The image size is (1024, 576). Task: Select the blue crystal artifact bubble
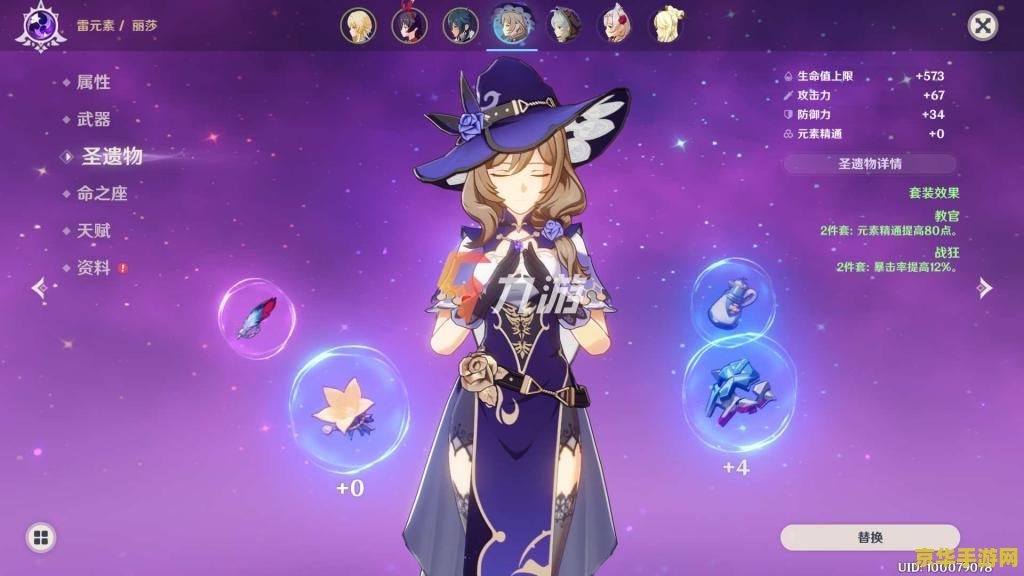tap(739, 390)
